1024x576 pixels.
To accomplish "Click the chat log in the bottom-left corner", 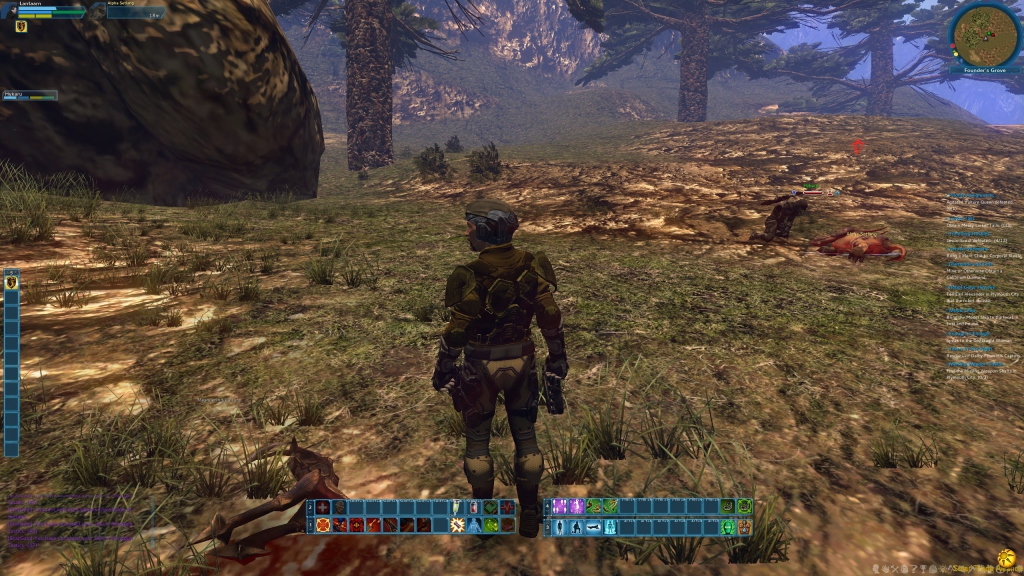I will [x=70, y=520].
